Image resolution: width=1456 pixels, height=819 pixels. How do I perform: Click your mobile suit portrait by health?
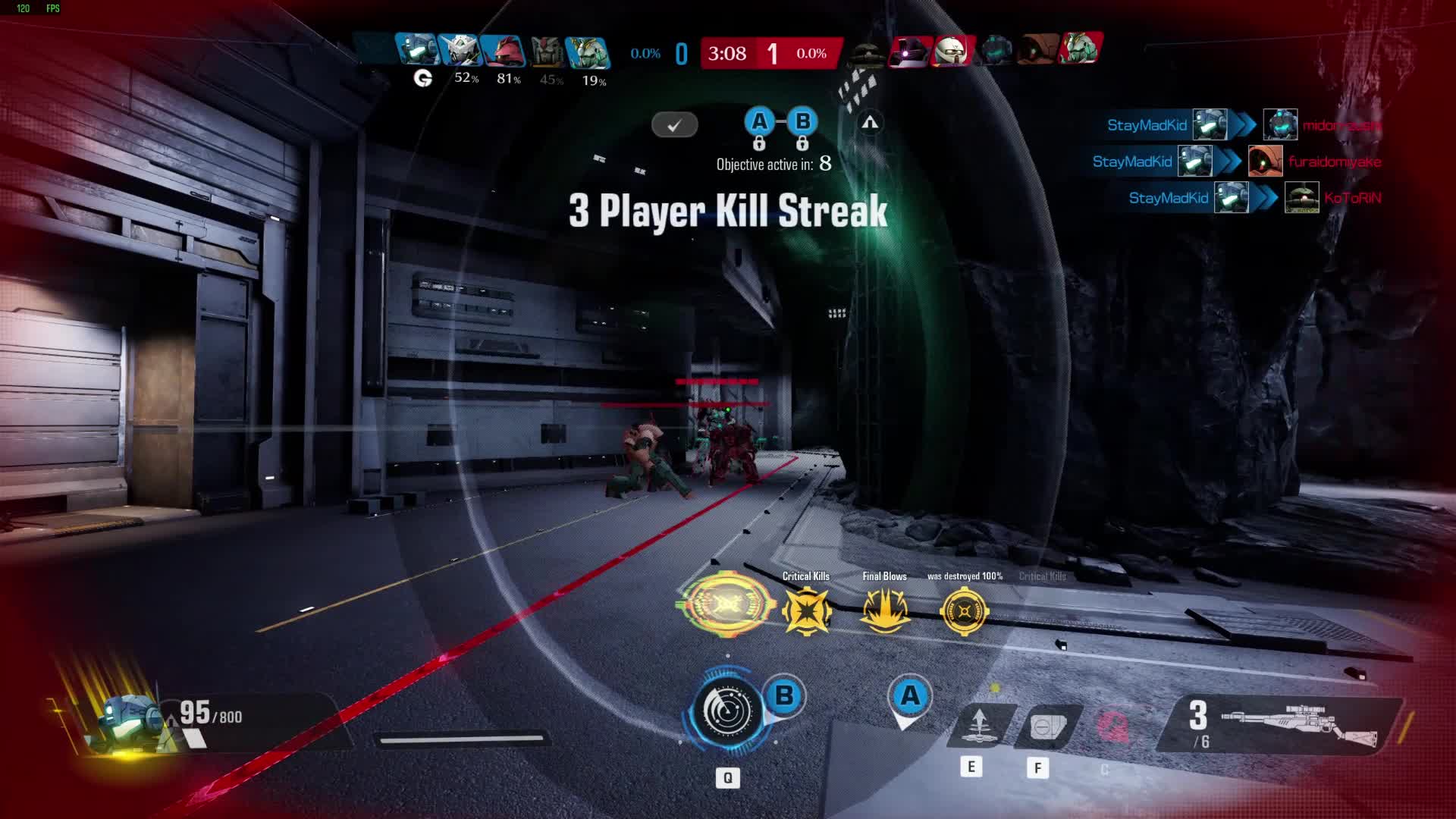point(129,720)
